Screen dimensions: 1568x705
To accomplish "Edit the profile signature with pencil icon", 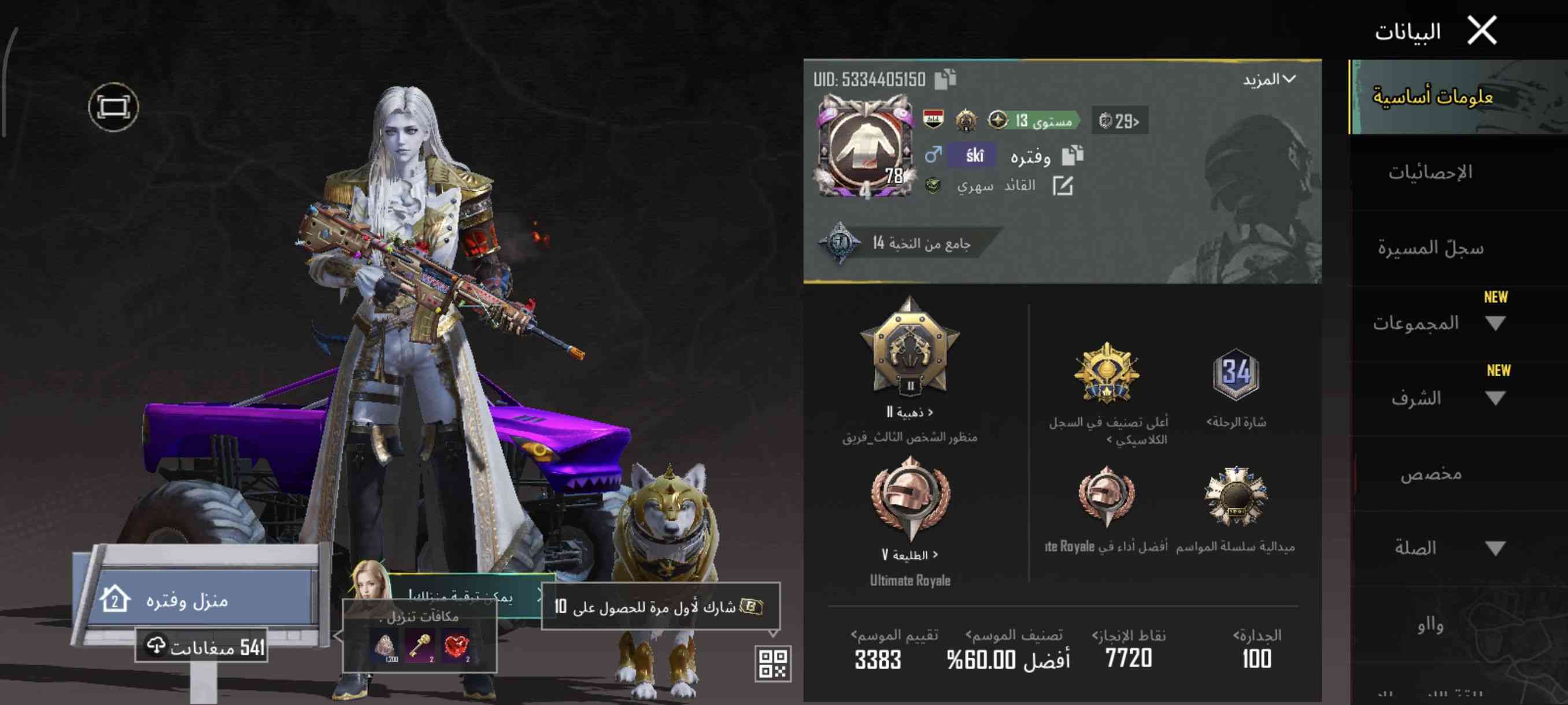I will pos(1063,186).
